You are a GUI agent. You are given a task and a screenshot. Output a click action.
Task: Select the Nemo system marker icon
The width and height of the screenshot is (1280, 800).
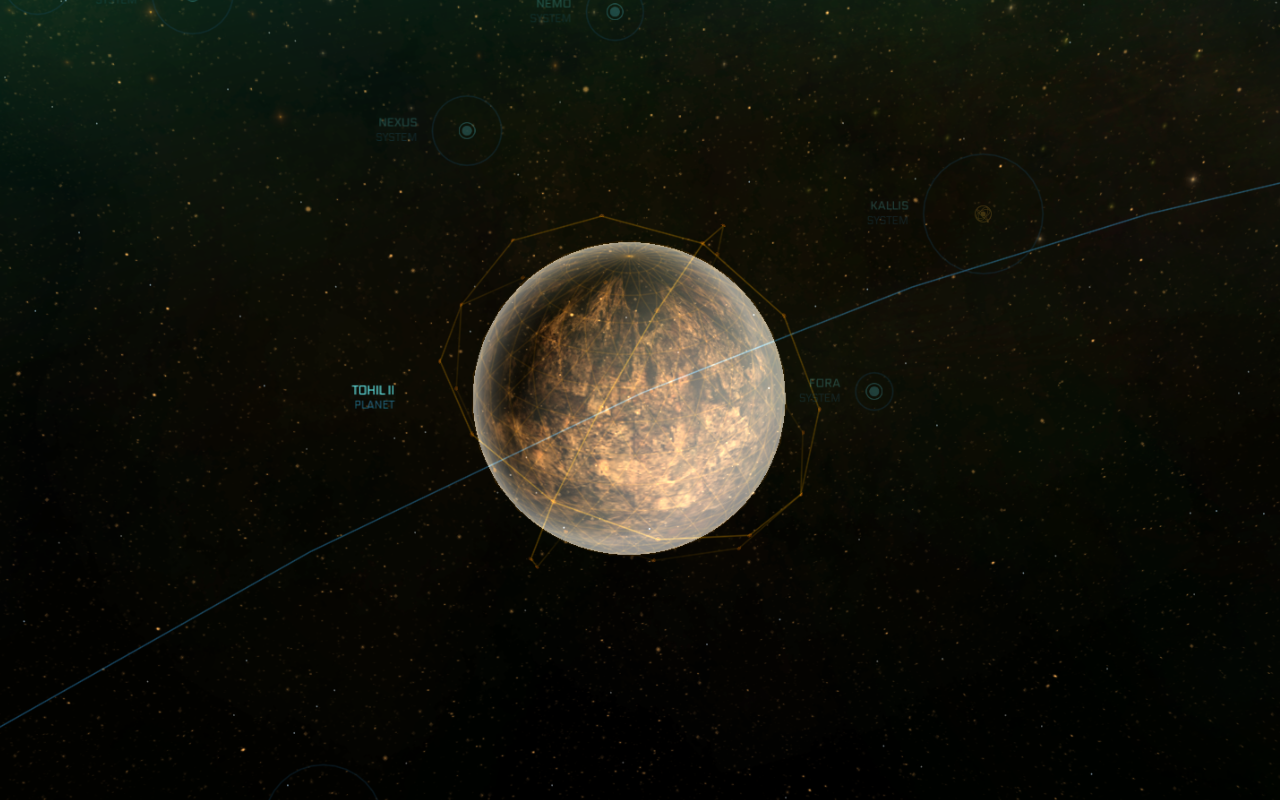coord(614,12)
